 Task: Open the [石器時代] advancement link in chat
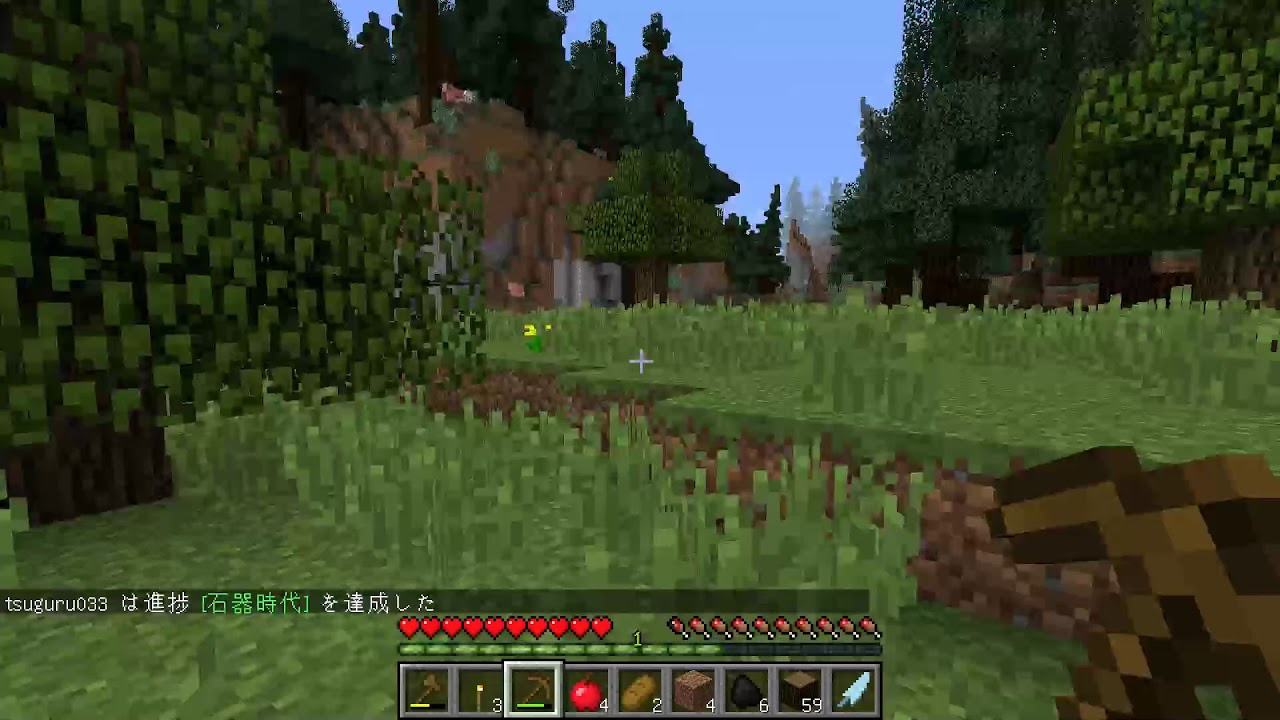click(x=255, y=603)
